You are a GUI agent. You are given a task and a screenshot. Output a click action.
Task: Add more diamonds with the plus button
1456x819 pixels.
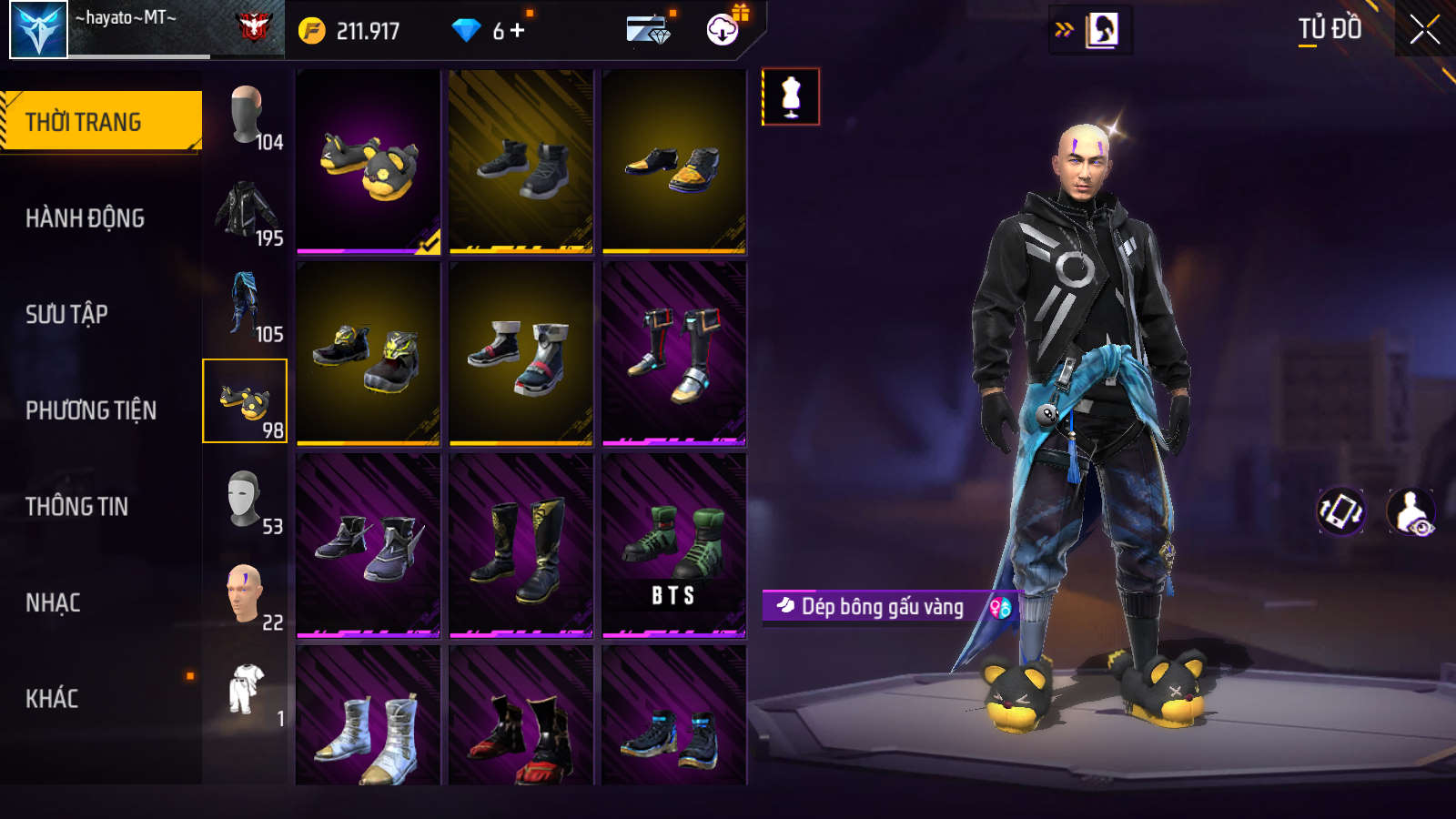pos(518,31)
